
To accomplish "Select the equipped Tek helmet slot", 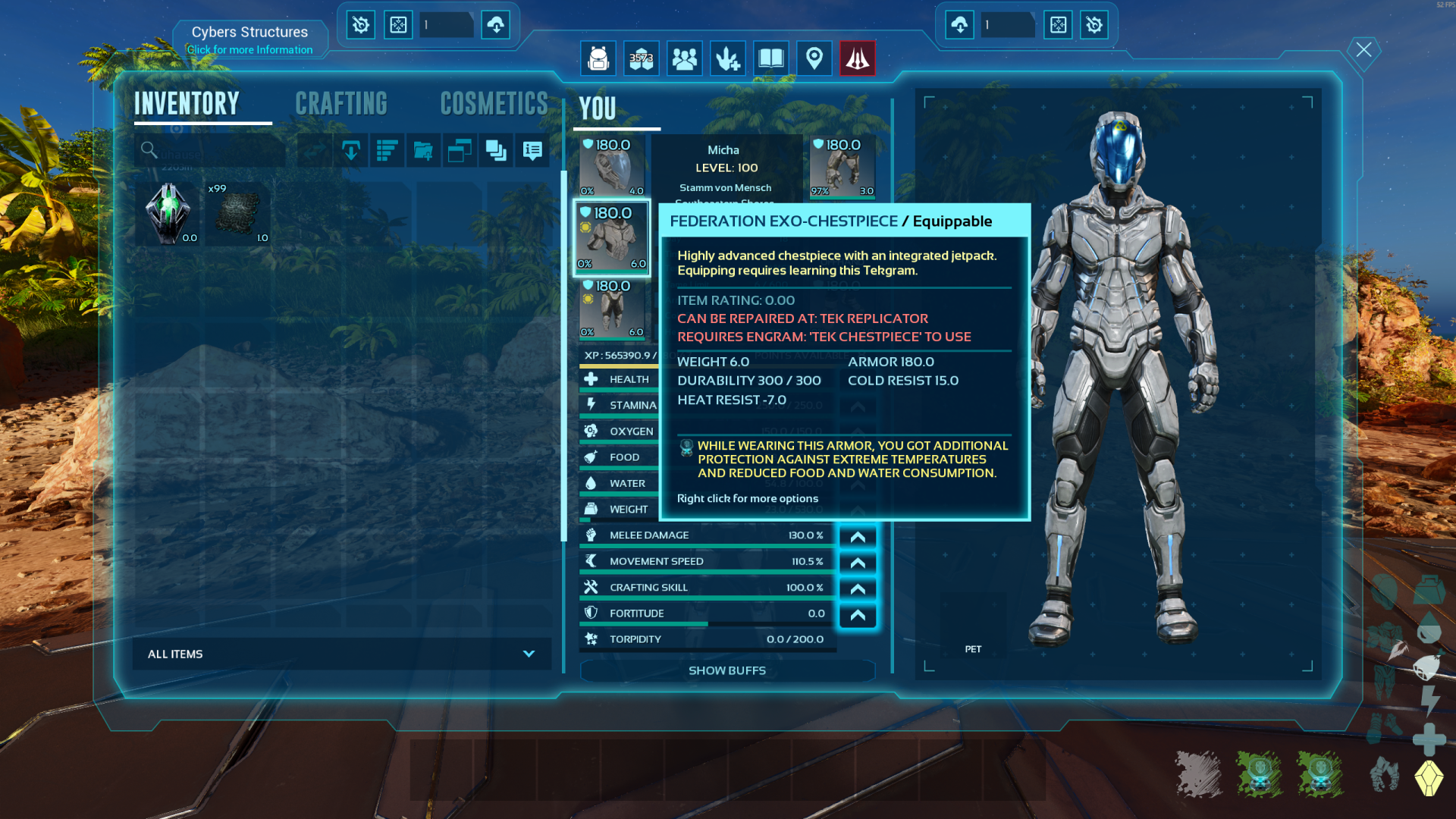I will 612,167.
